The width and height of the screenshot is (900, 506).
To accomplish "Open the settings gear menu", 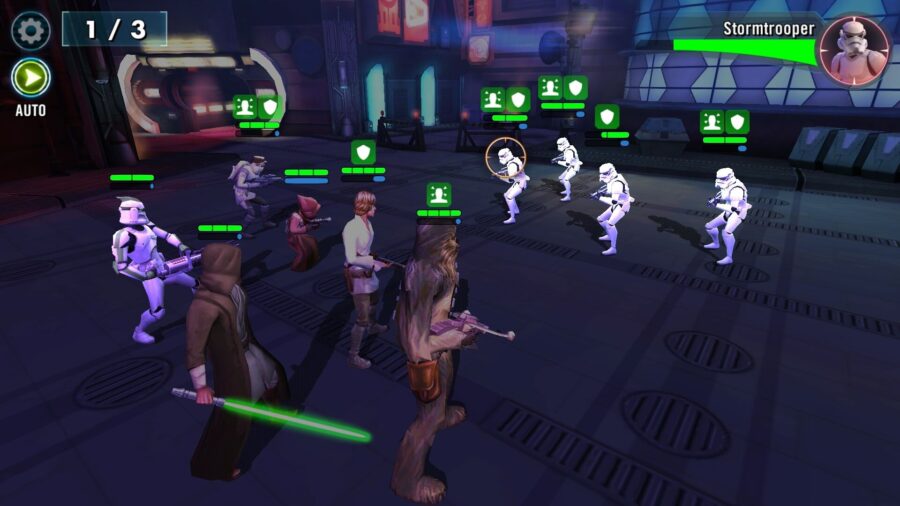I will (30, 30).
